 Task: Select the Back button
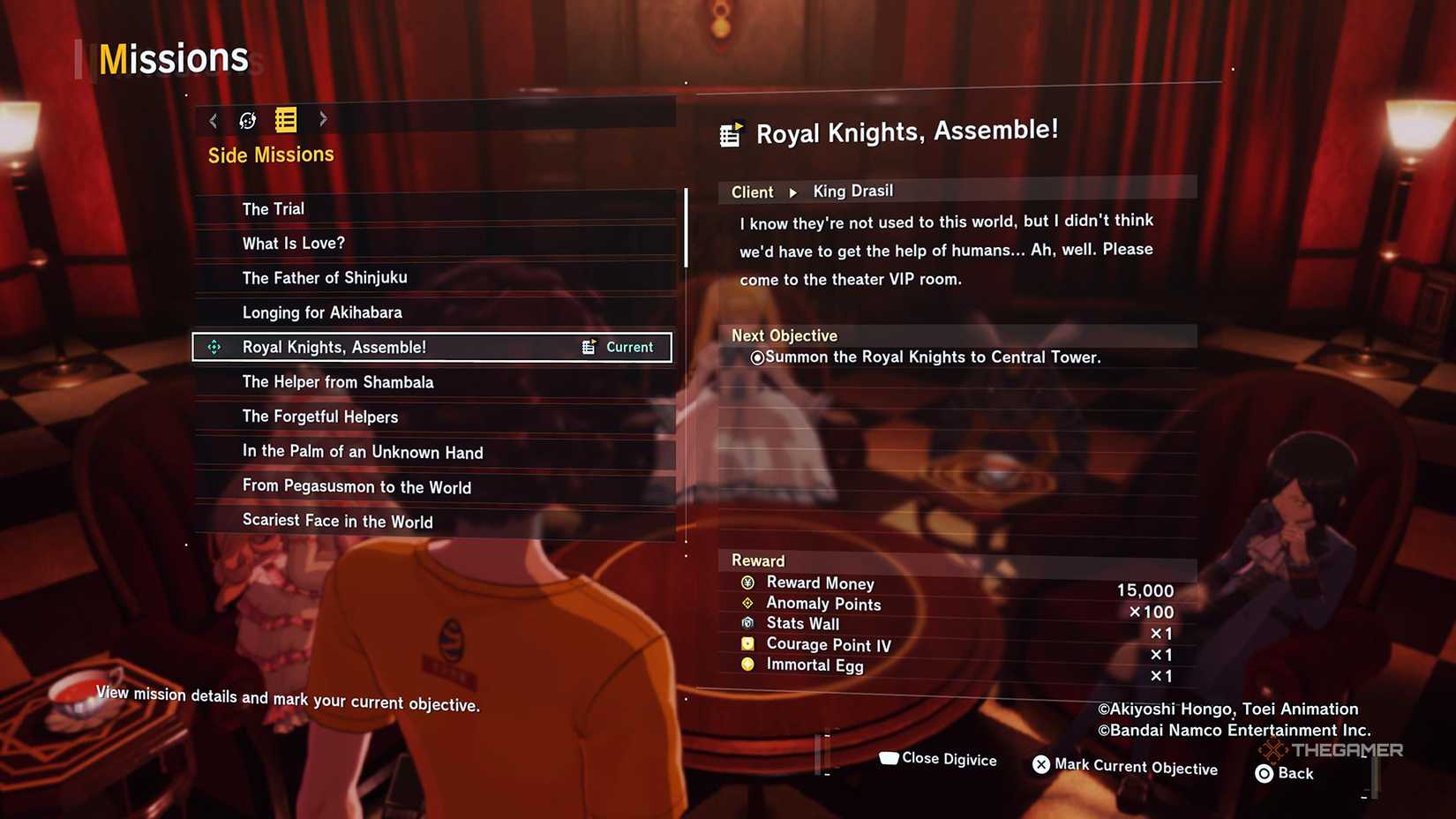(1263, 773)
